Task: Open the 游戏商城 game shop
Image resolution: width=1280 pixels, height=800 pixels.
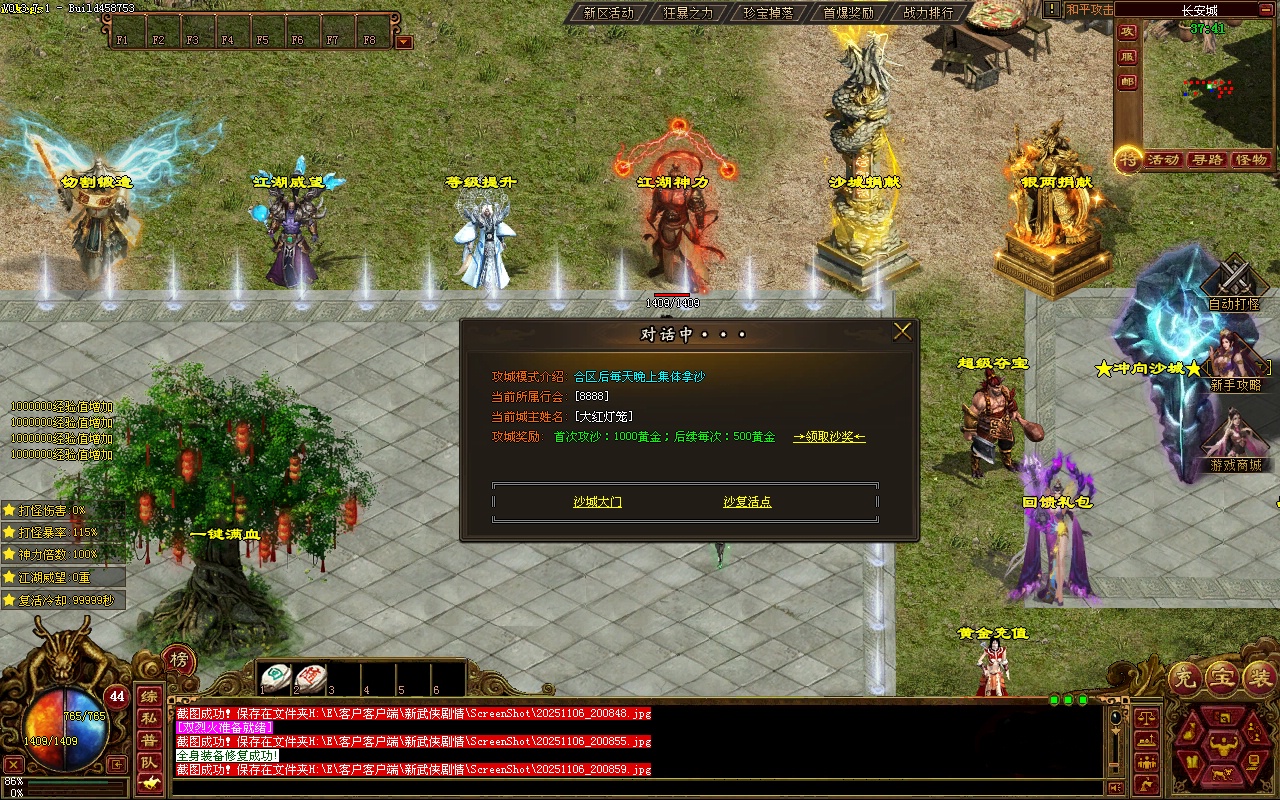Action: 1235,440
